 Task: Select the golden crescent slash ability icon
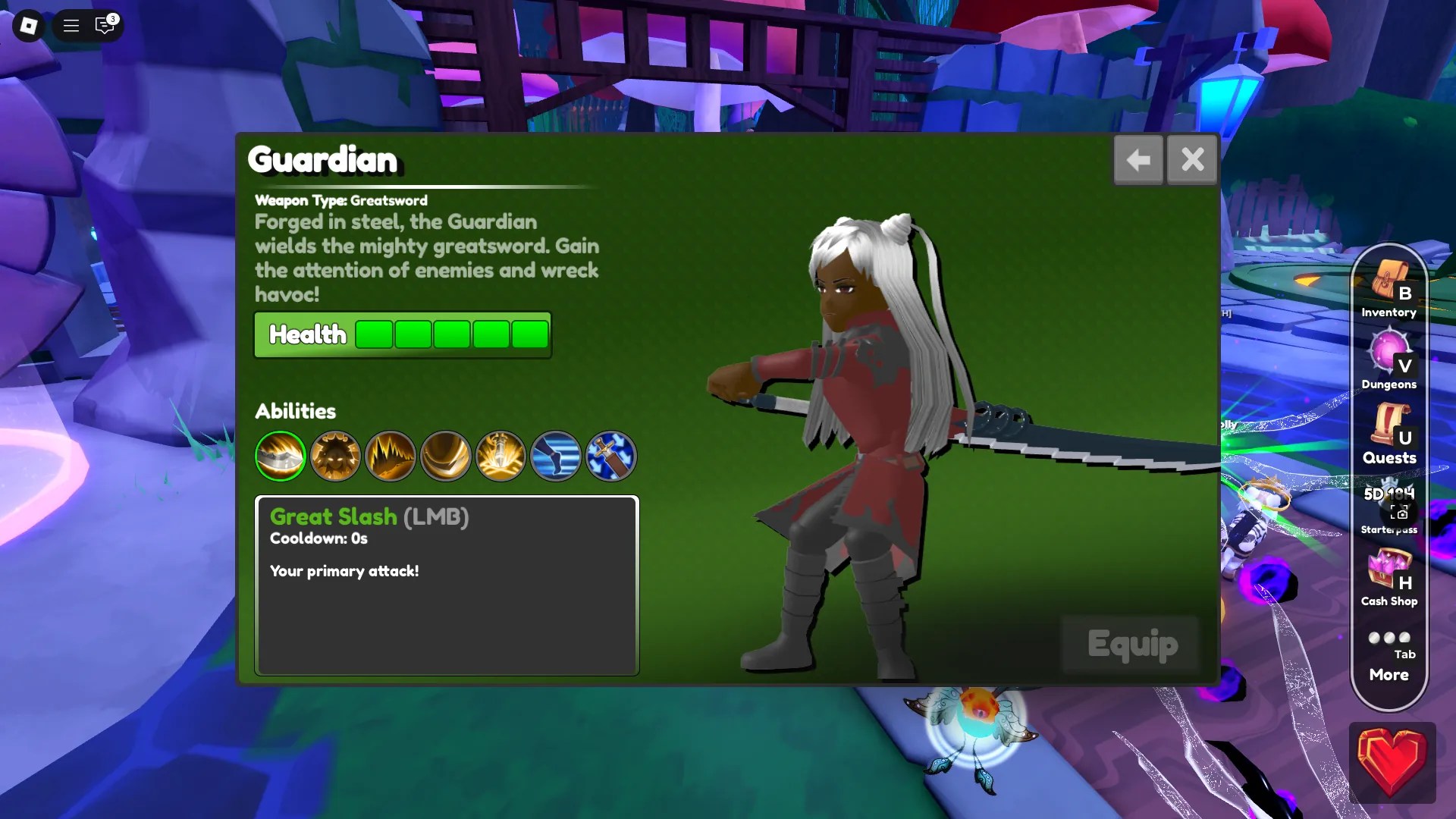coord(446,455)
